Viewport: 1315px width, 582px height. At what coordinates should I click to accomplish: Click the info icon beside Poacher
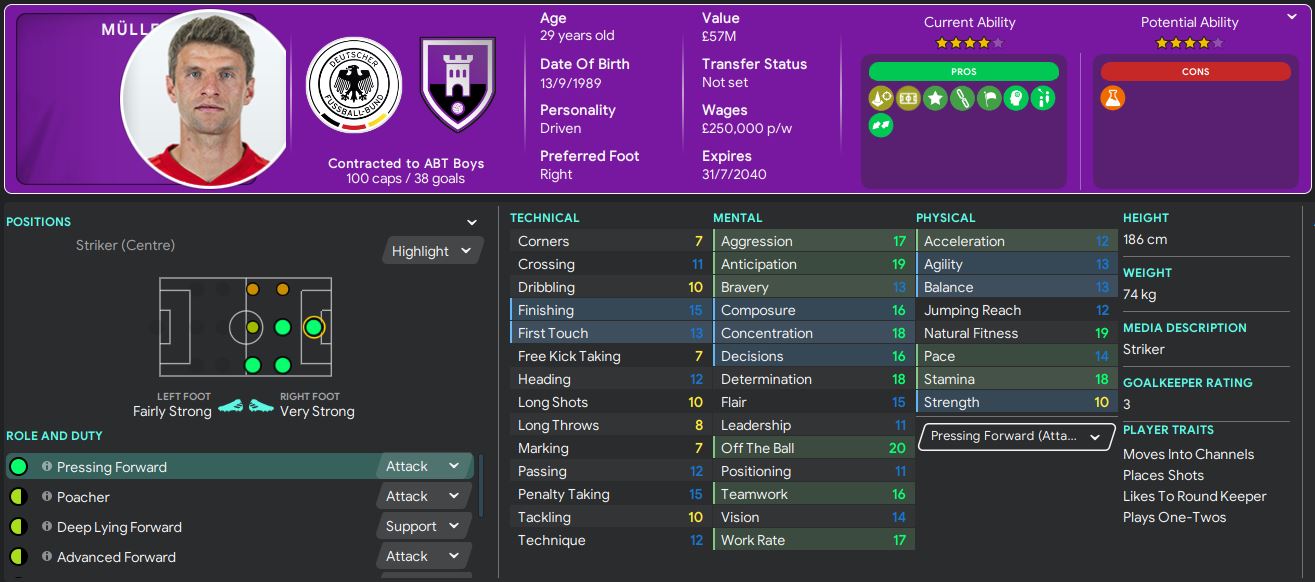(46, 497)
